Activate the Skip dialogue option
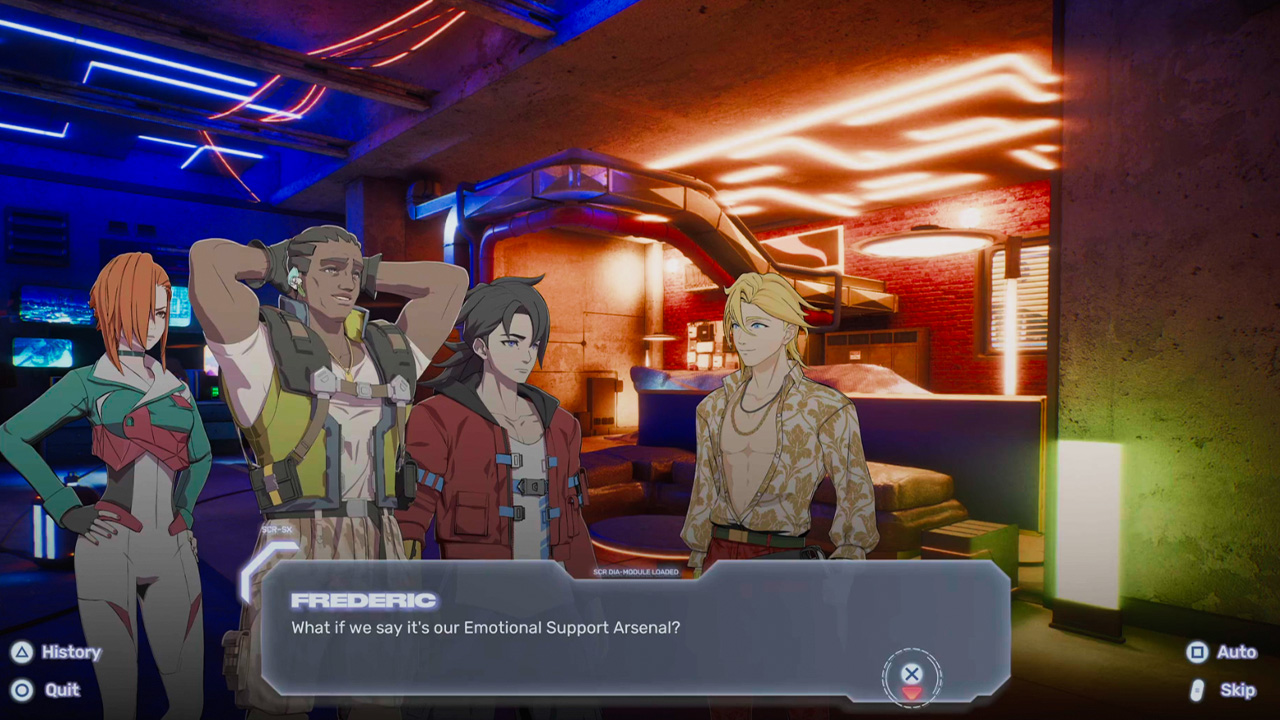Screen dimensions: 1280x720 [1223, 690]
